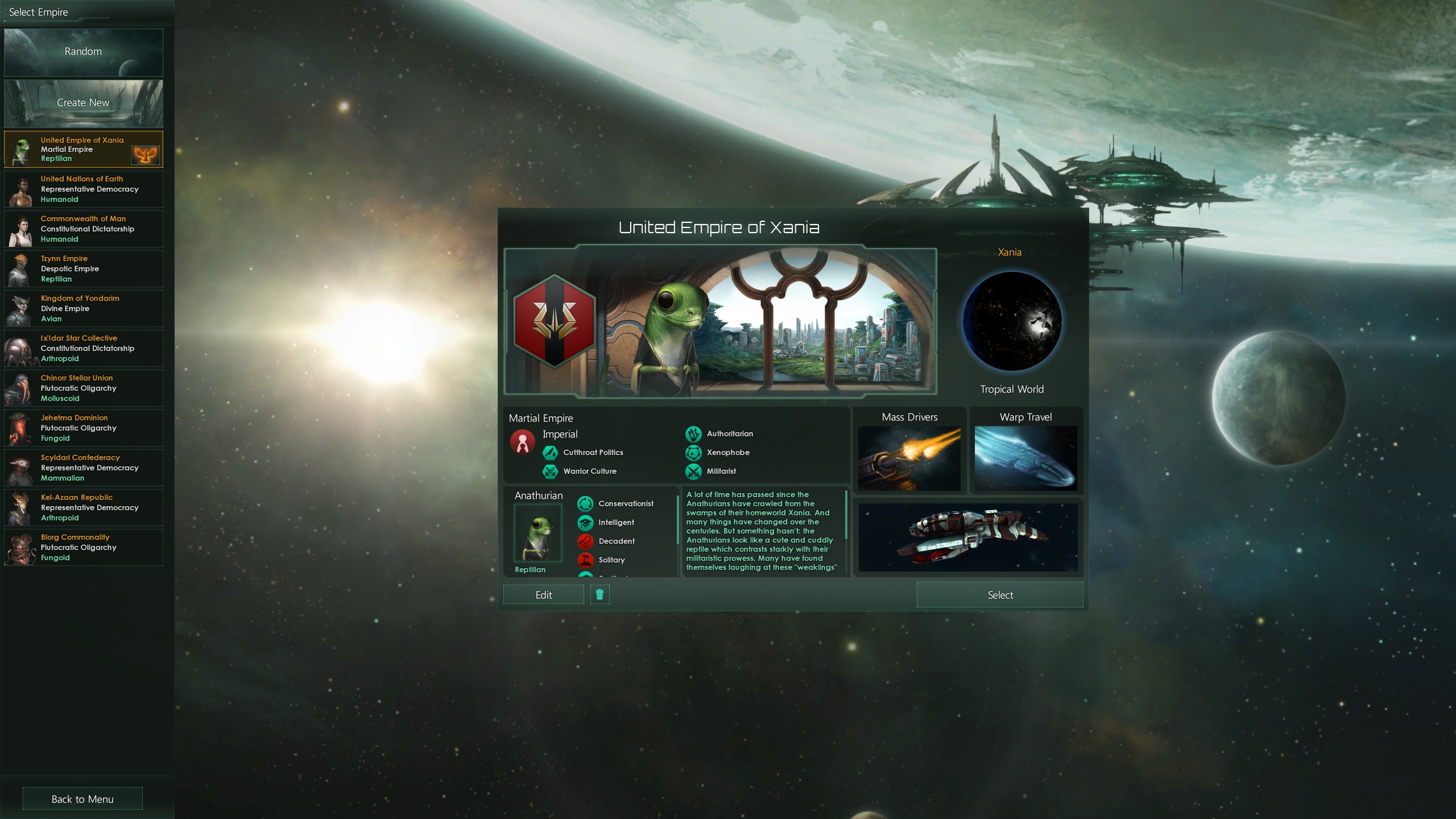
Task: Choose the Tzynn Empire row
Action: click(83, 268)
